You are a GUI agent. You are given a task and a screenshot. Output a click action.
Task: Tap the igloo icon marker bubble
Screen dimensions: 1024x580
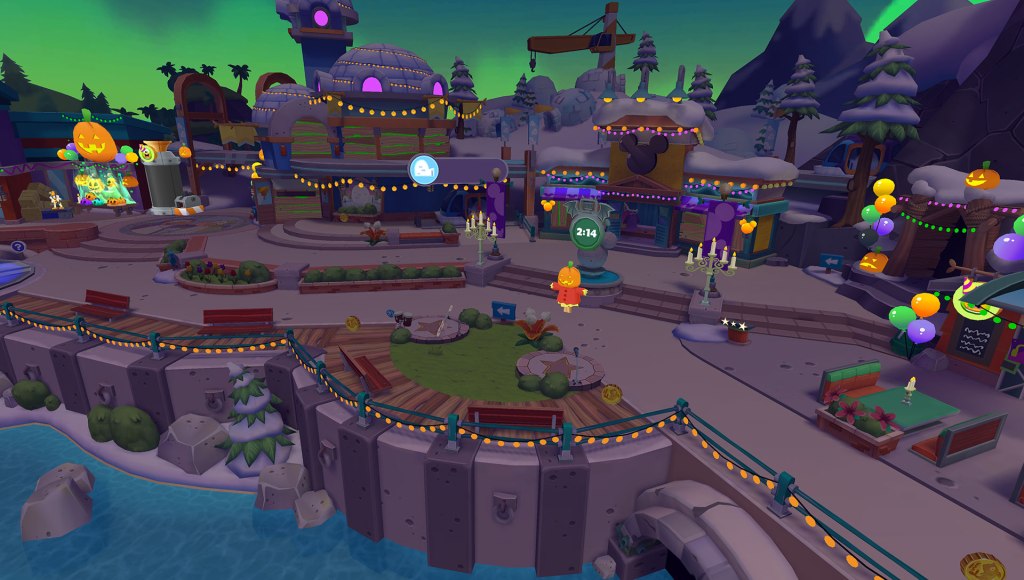pyautogui.click(x=422, y=170)
